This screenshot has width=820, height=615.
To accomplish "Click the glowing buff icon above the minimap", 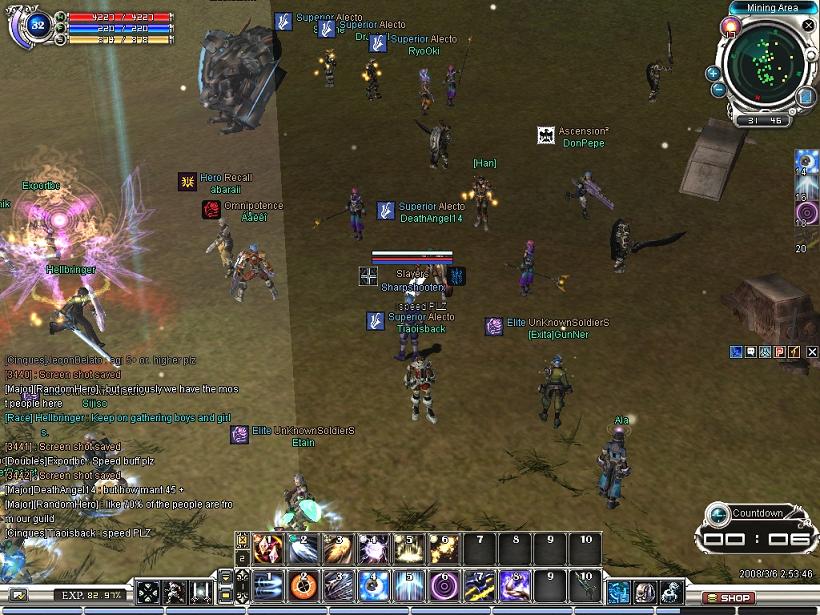I will click(x=732, y=25).
